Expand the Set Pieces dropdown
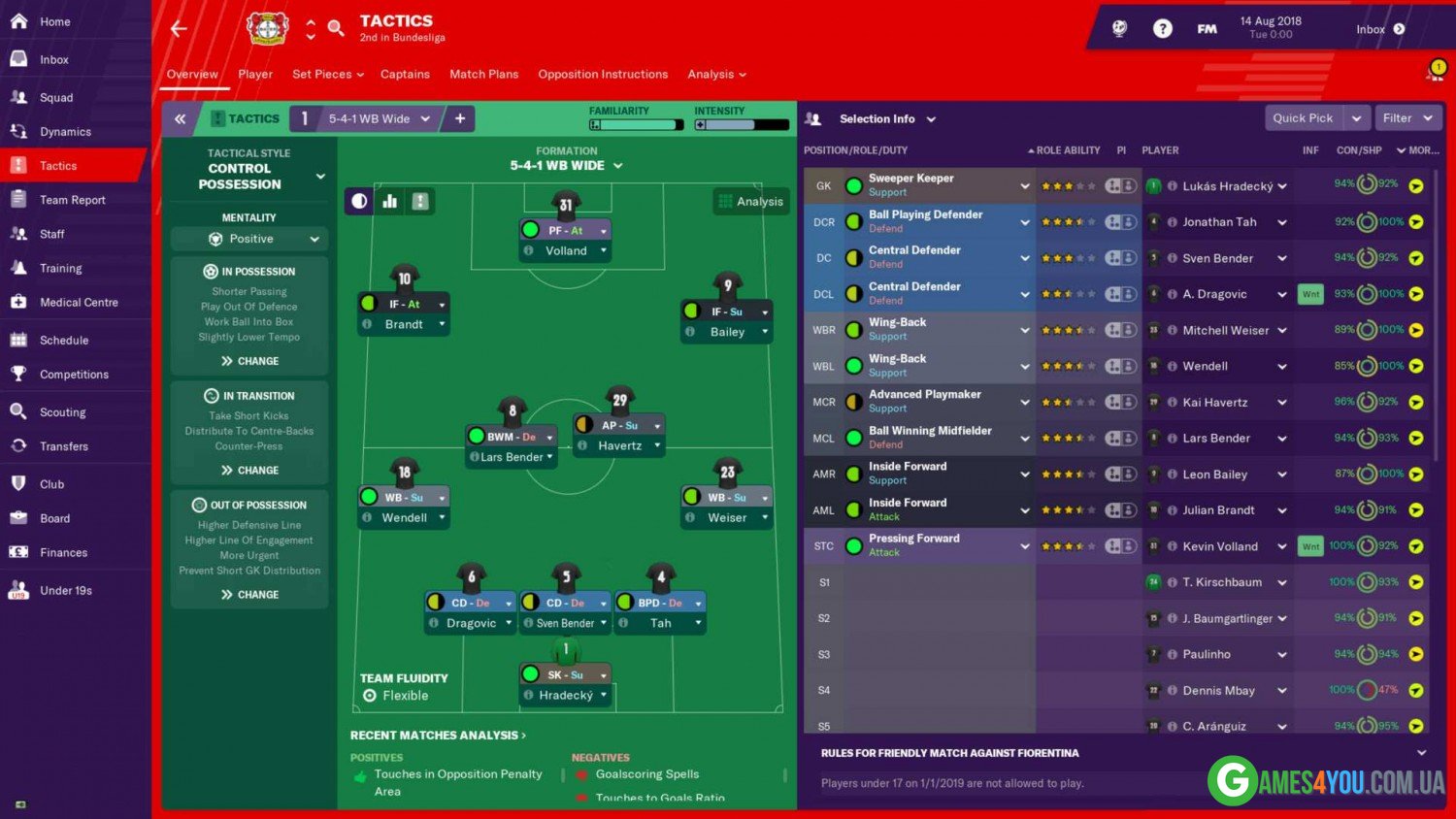Image resolution: width=1456 pixels, height=819 pixels. pos(327,74)
